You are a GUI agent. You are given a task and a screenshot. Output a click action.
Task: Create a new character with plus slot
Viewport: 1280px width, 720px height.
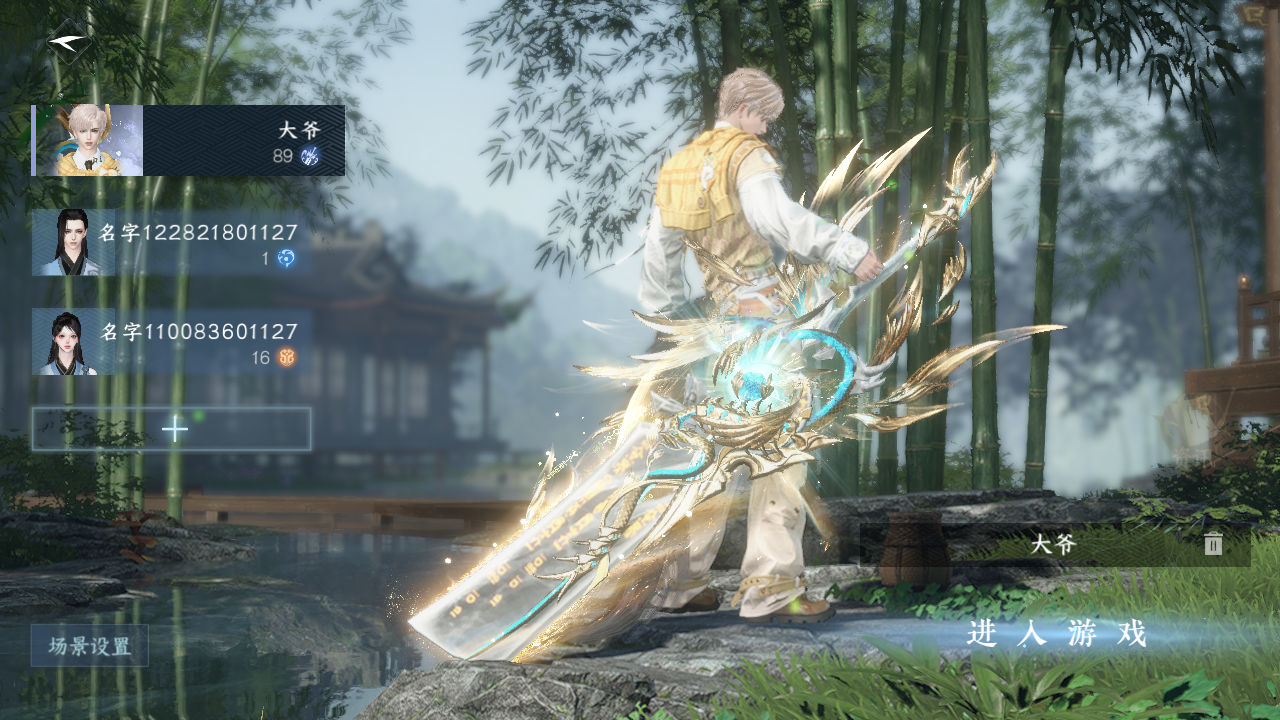(172, 429)
